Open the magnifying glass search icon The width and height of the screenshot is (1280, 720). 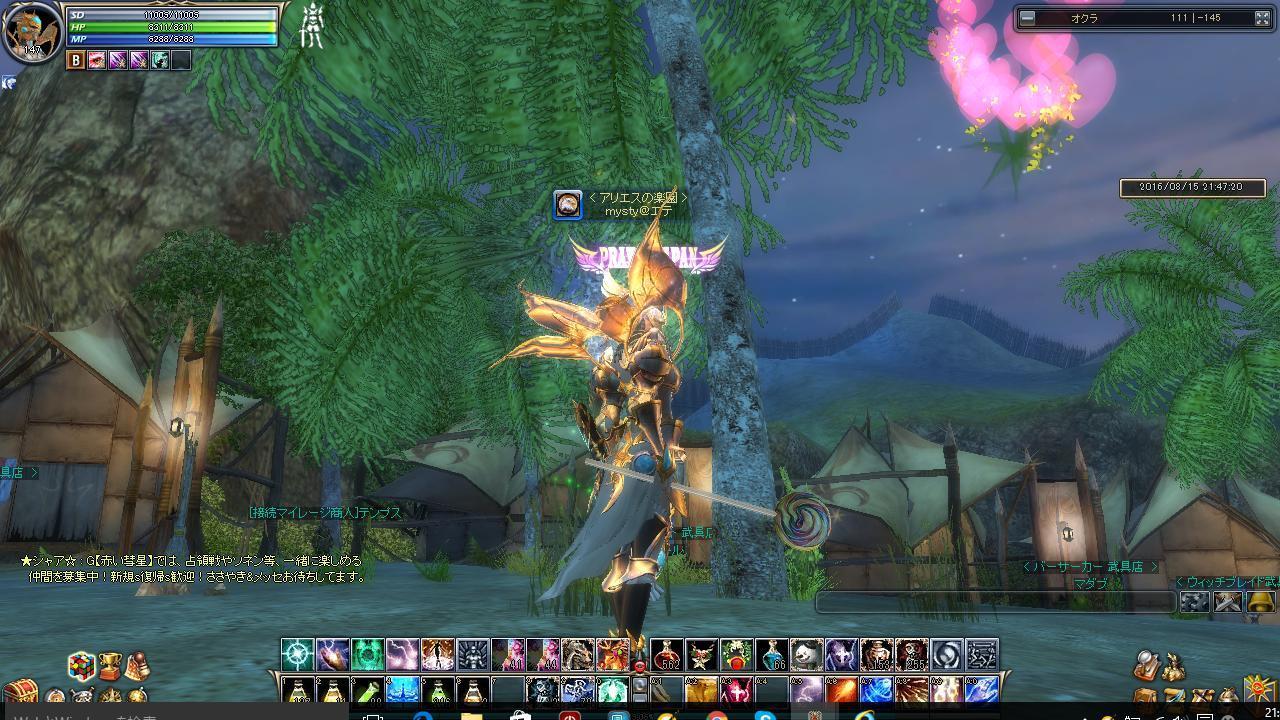1147,665
